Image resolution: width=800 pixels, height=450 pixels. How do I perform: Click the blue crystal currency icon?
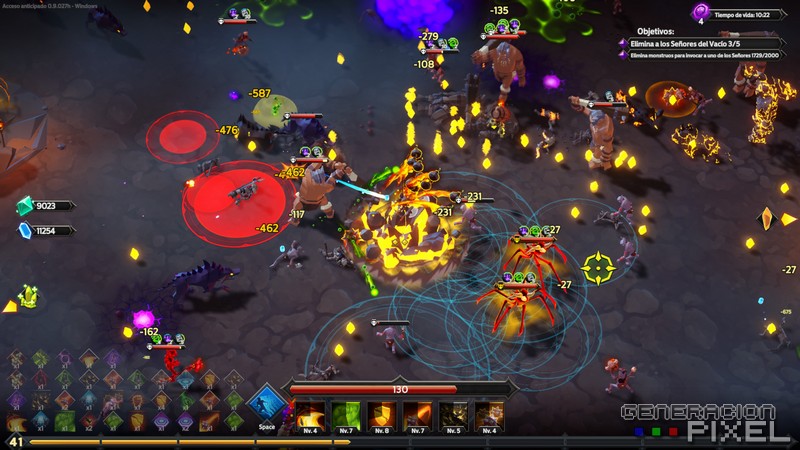click(x=25, y=230)
